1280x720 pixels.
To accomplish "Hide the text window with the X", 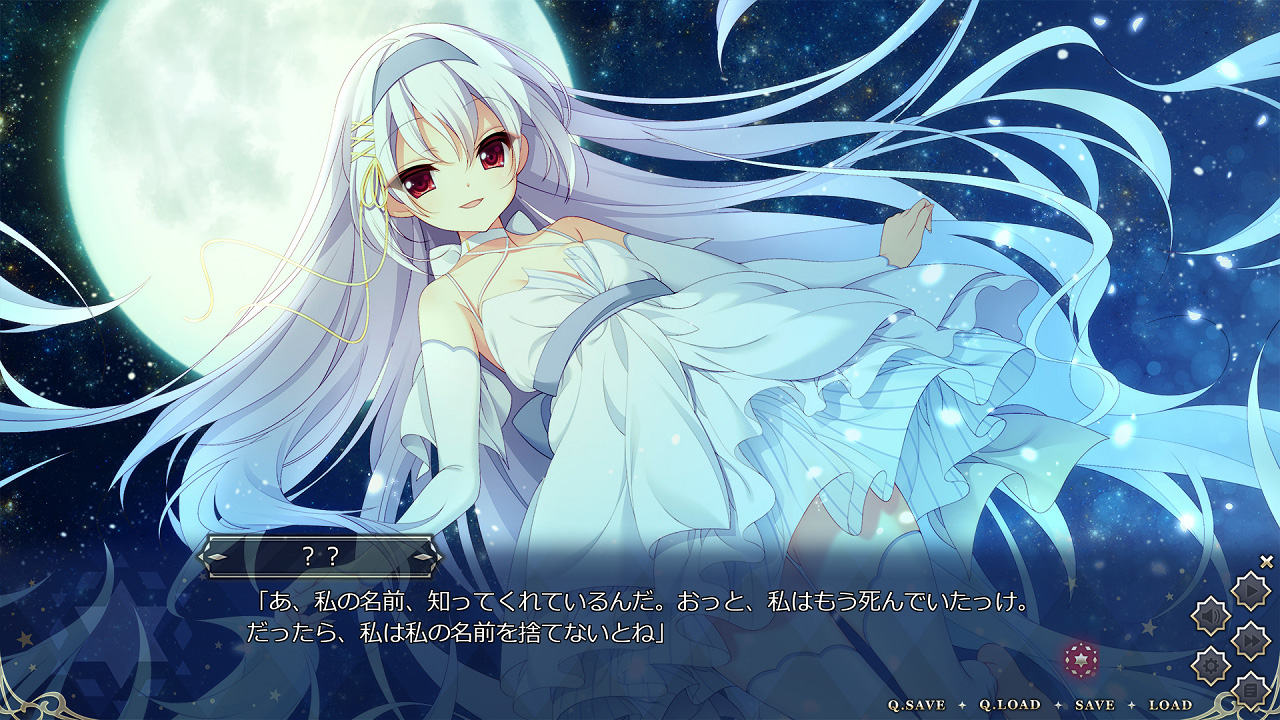I will [x=1266, y=561].
